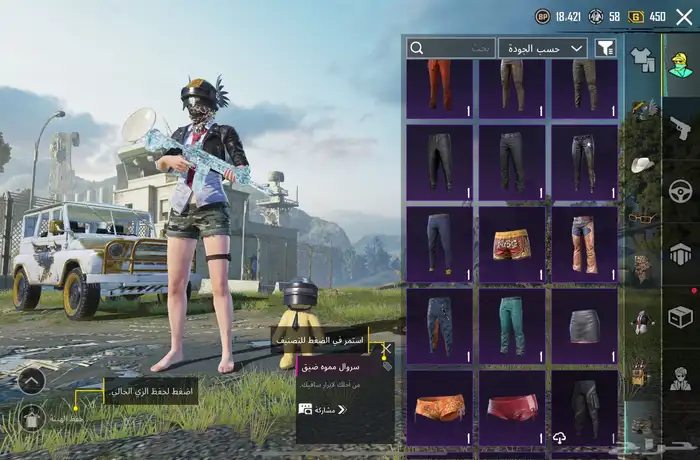The width and height of the screenshot is (700, 460).
Task: Pick the teal green pants
Action: tap(512, 325)
